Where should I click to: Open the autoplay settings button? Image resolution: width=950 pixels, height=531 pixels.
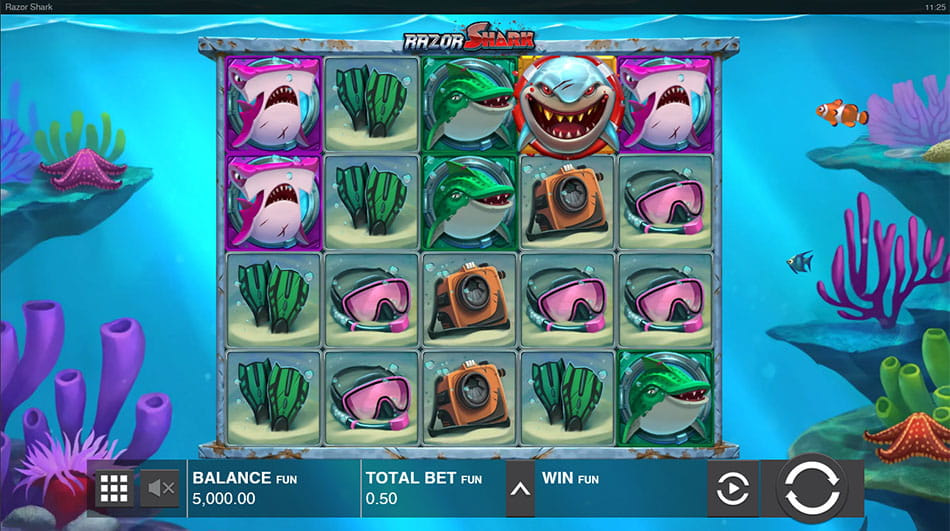[x=732, y=489]
